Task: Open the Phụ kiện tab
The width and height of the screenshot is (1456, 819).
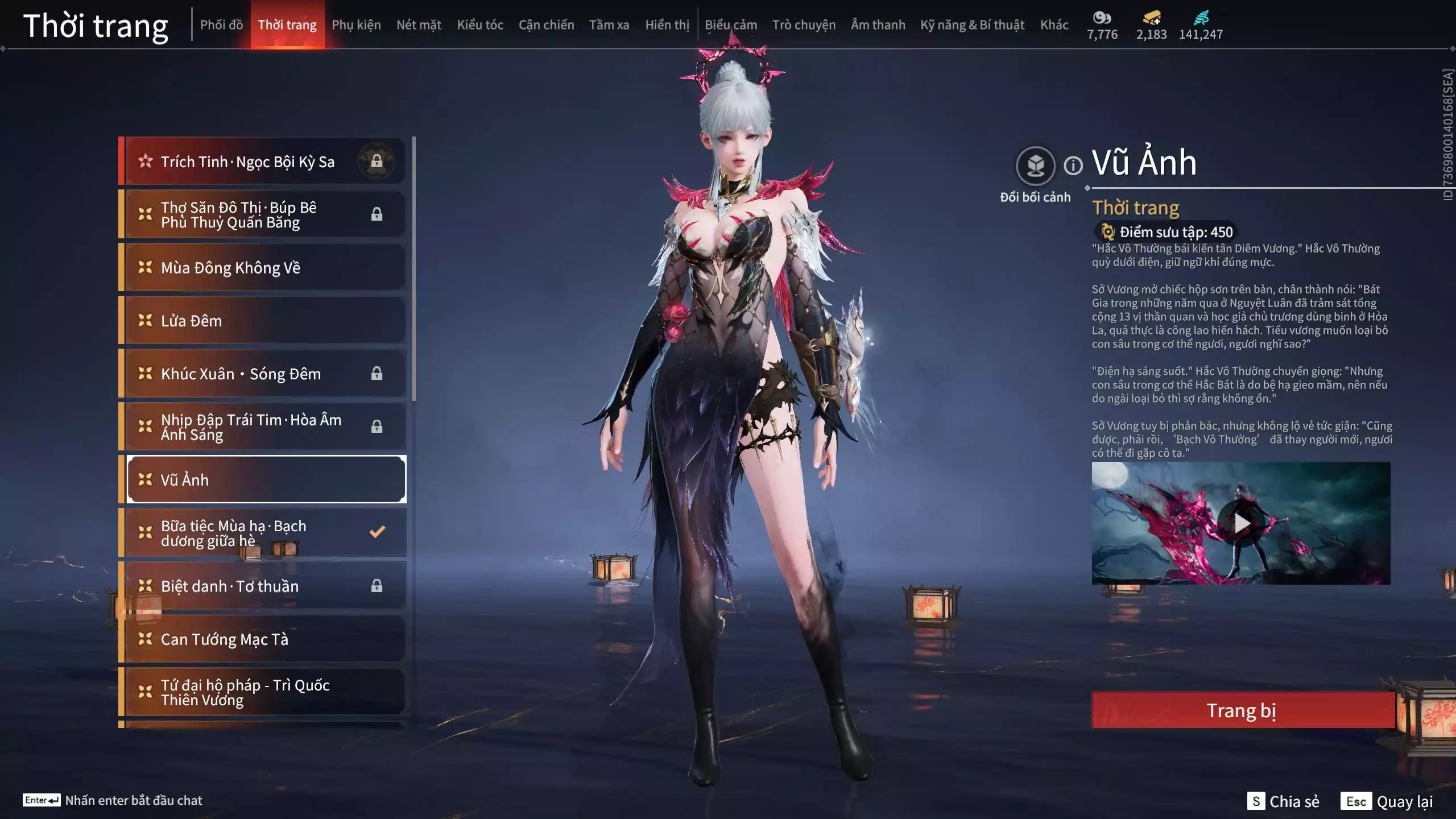Action: pyautogui.click(x=356, y=25)
